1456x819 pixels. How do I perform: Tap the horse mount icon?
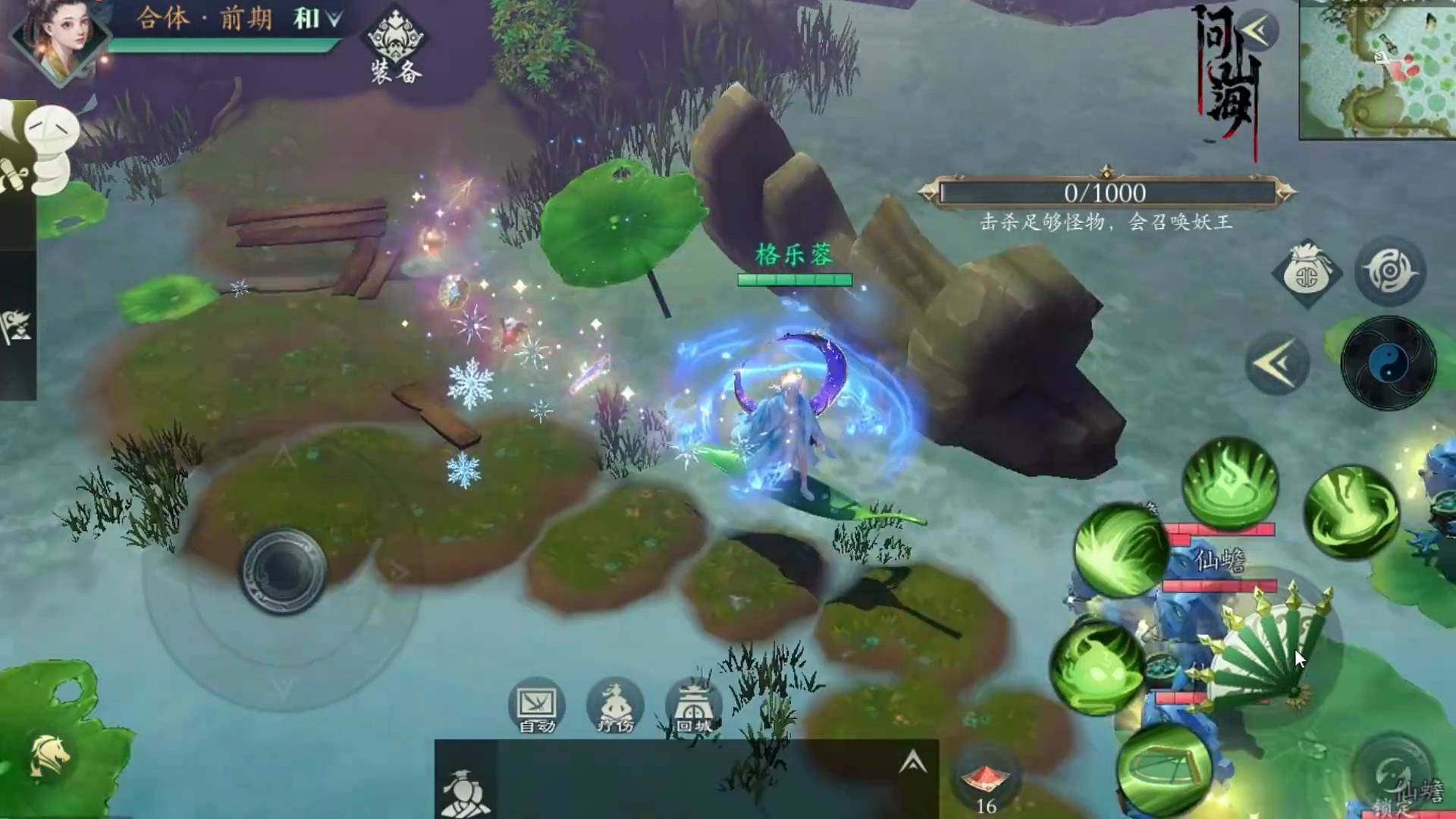(x=50, y=756)
